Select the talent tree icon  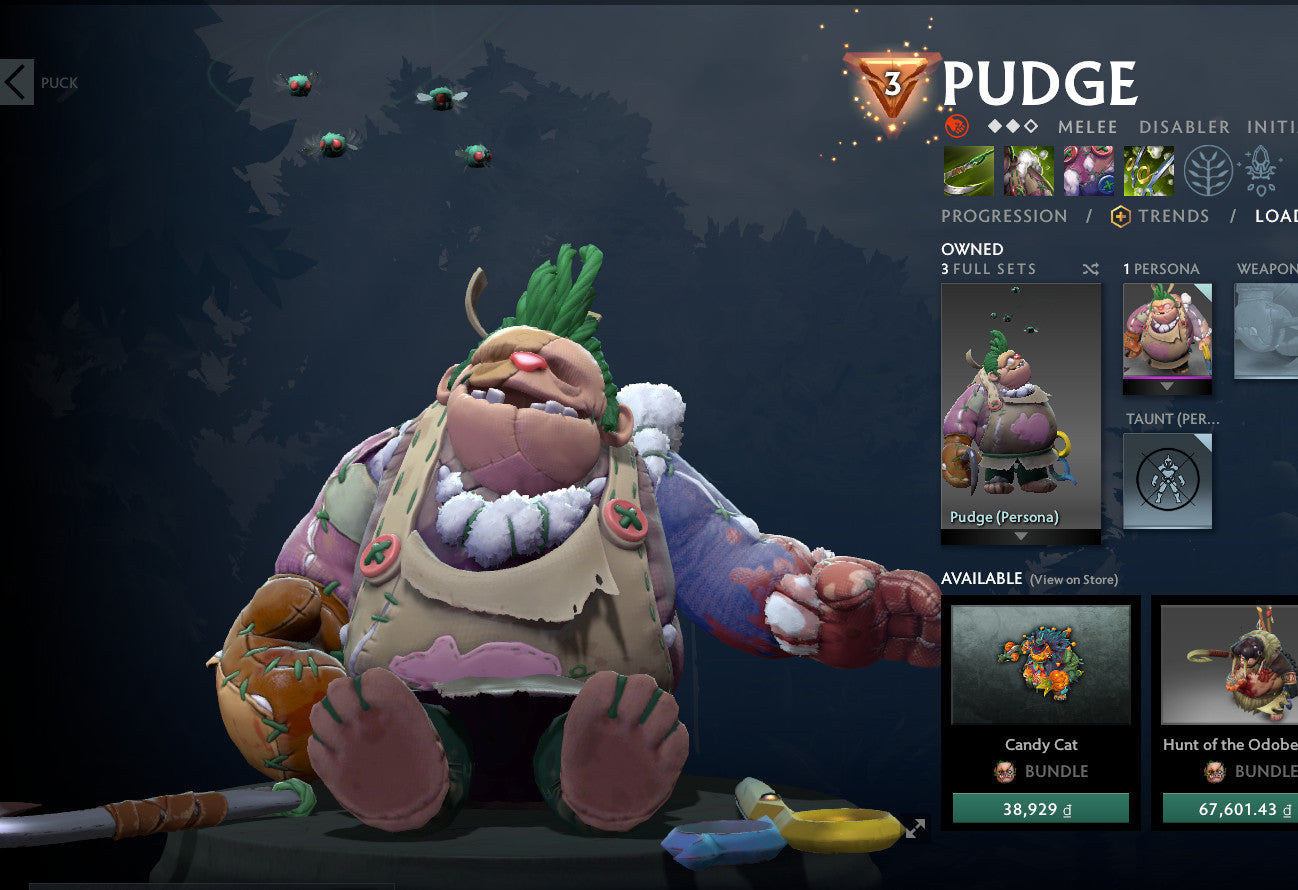[x=1207, y=170]
